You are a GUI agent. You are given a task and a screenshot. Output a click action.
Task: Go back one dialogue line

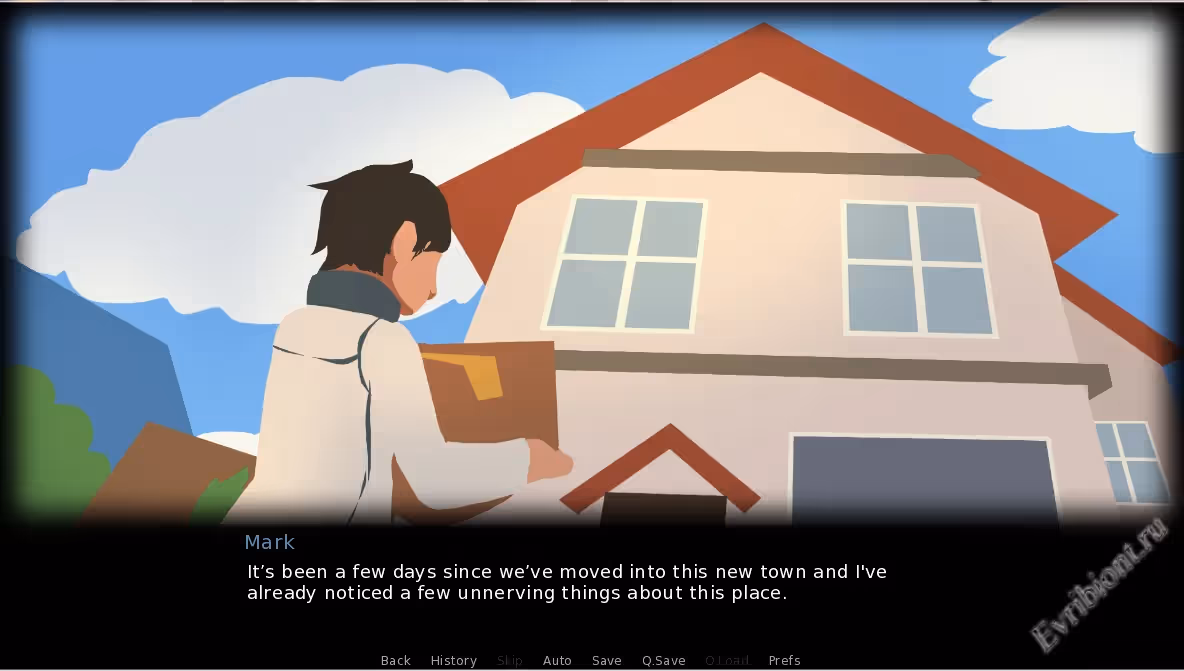coord(396,660)
